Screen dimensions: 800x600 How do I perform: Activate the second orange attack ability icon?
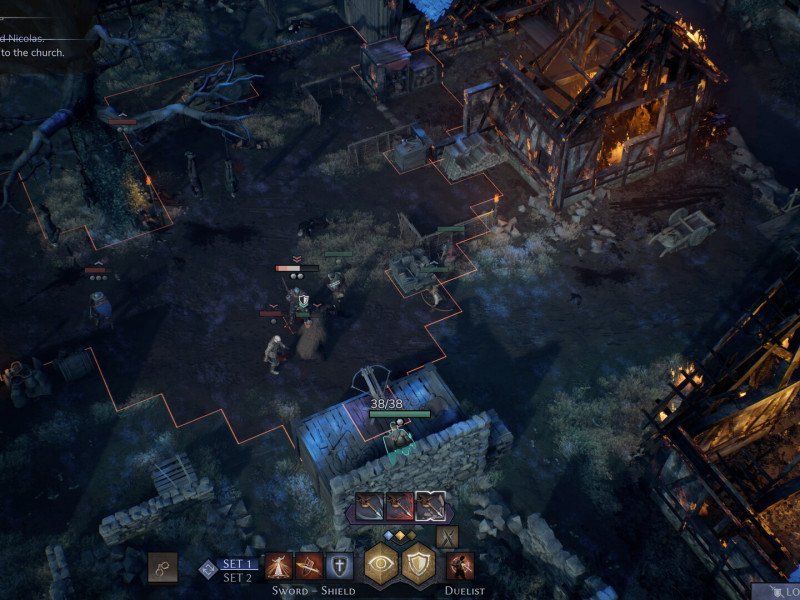(x=309, y=566)
